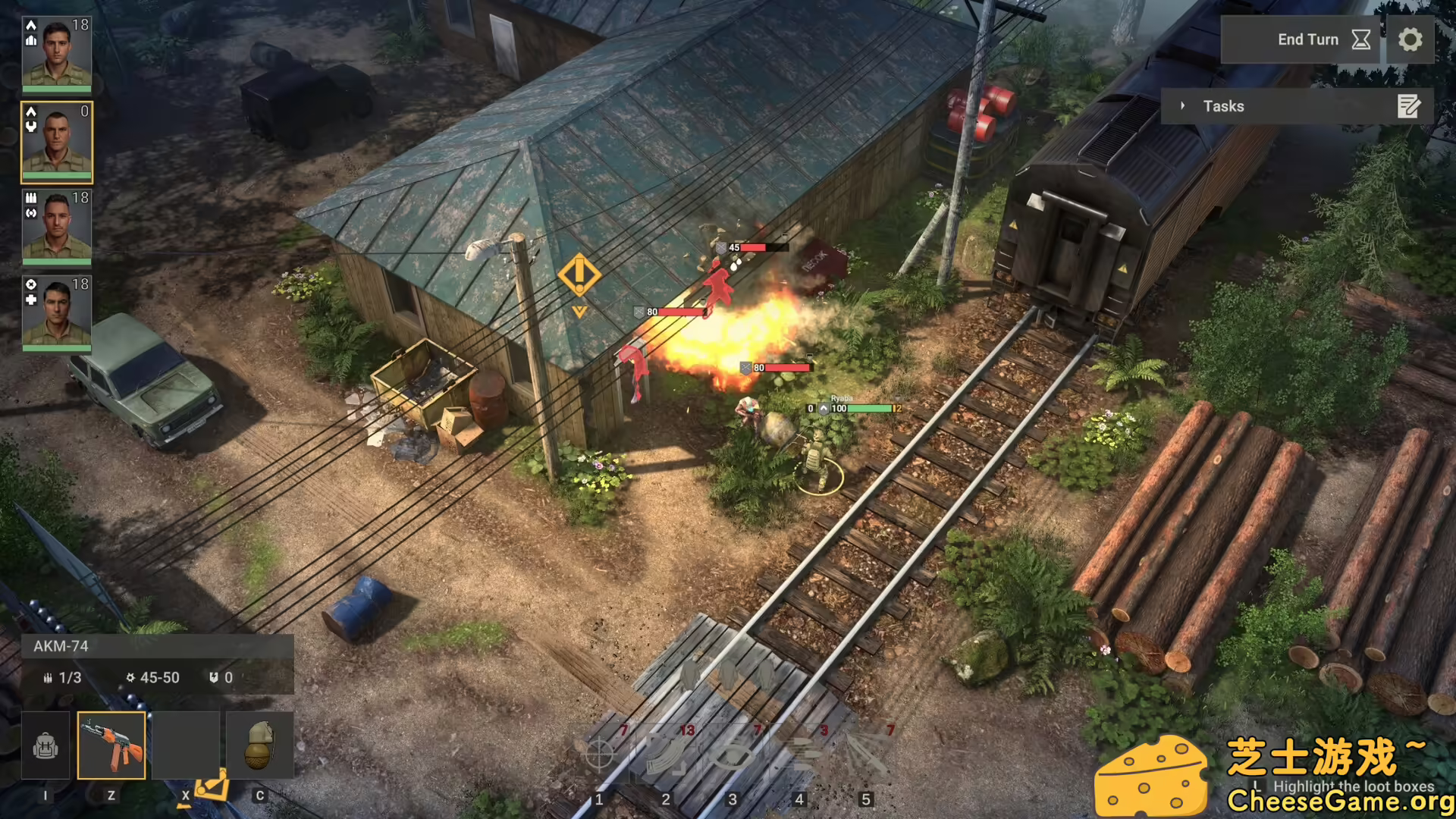
Task: Open the backpack inventory icon
Action: (x=45, y=747)
